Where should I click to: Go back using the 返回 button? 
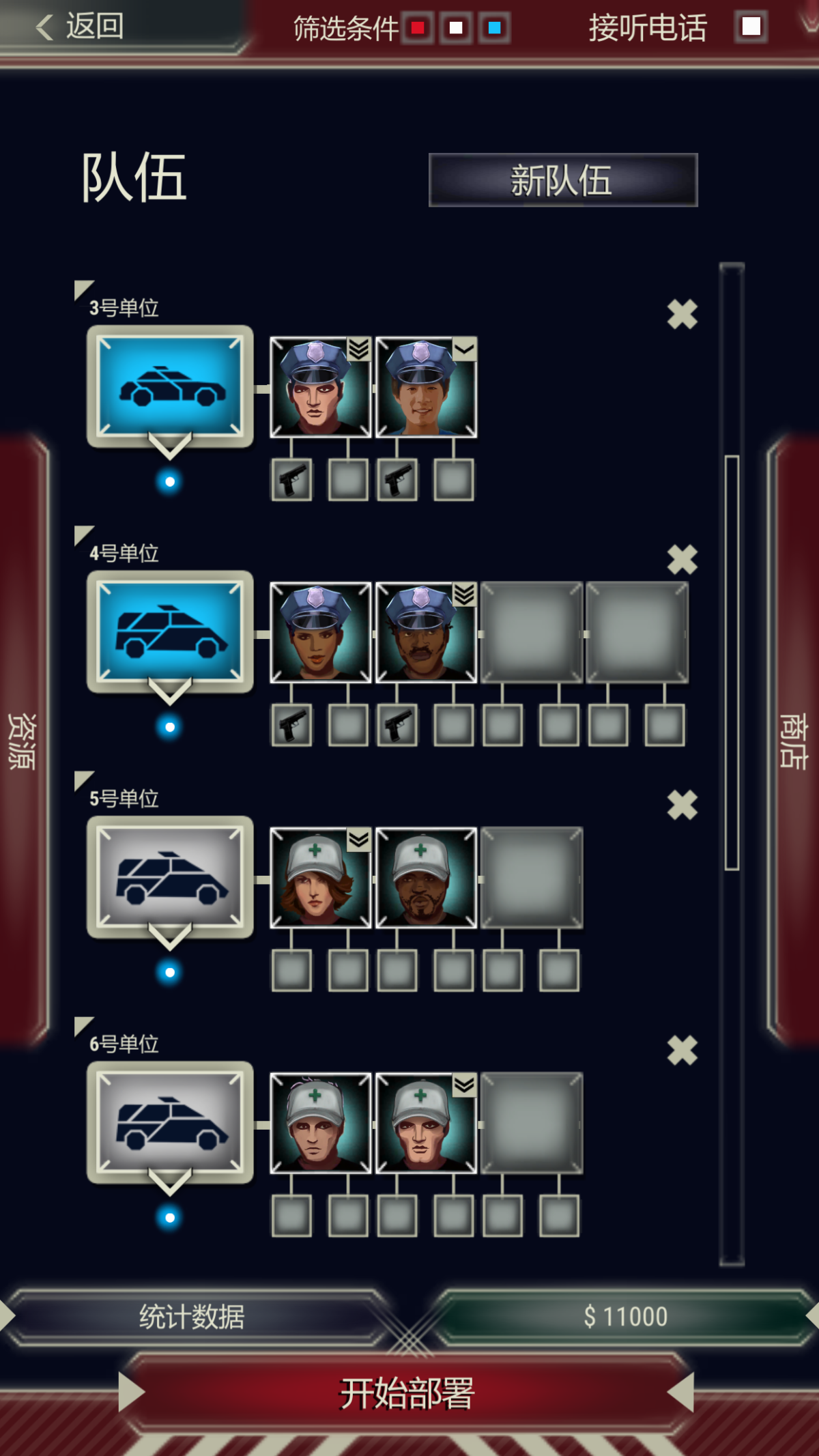point(81,27)
